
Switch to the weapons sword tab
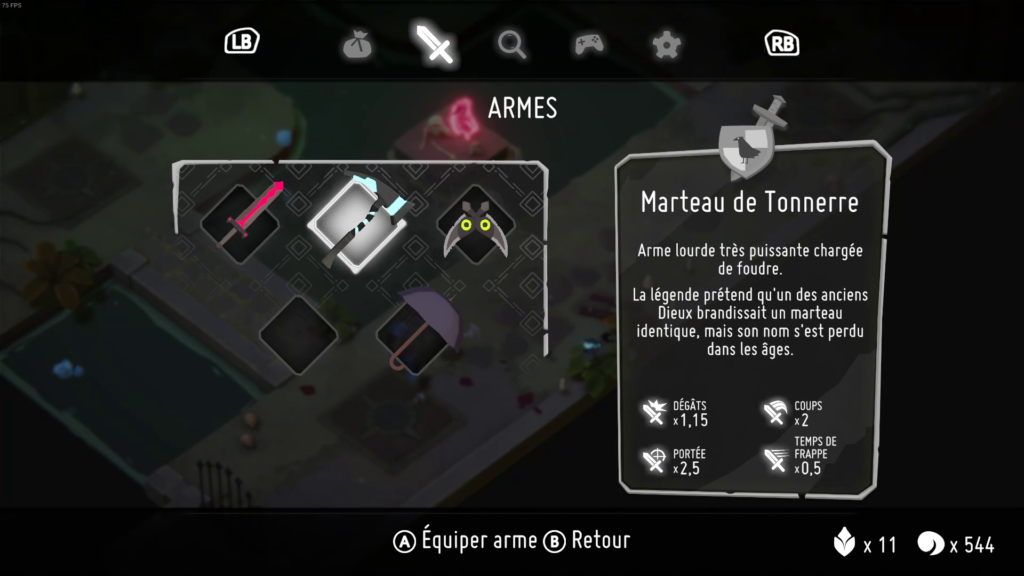click(436, 44)
